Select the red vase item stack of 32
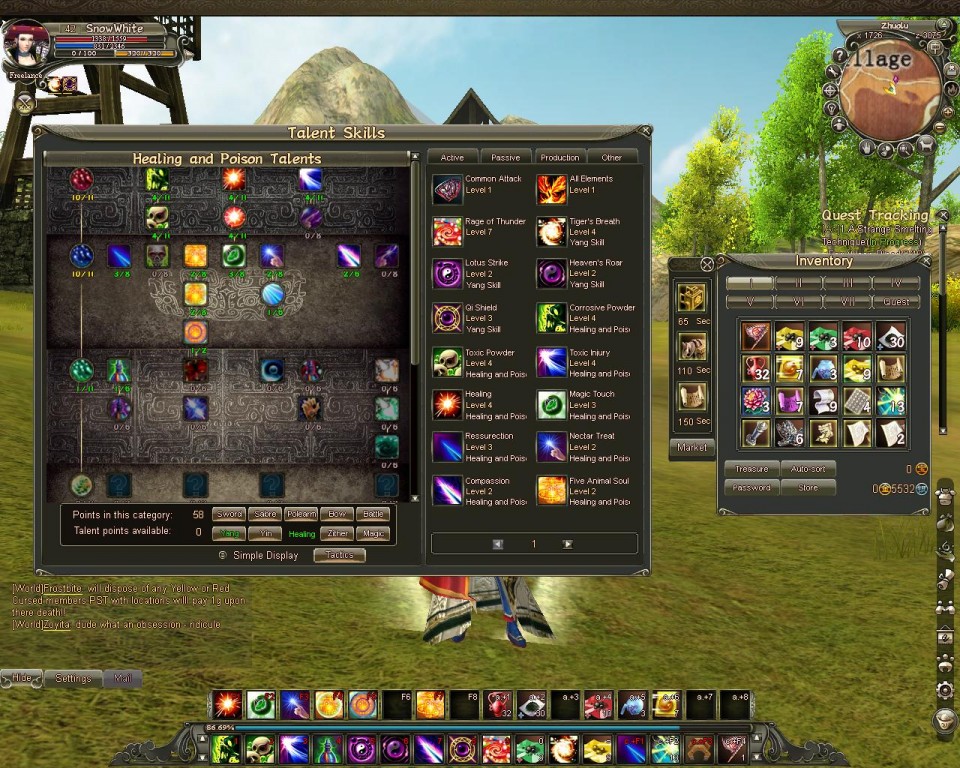This screenshot has width=960, height=768. click(756, 369)
